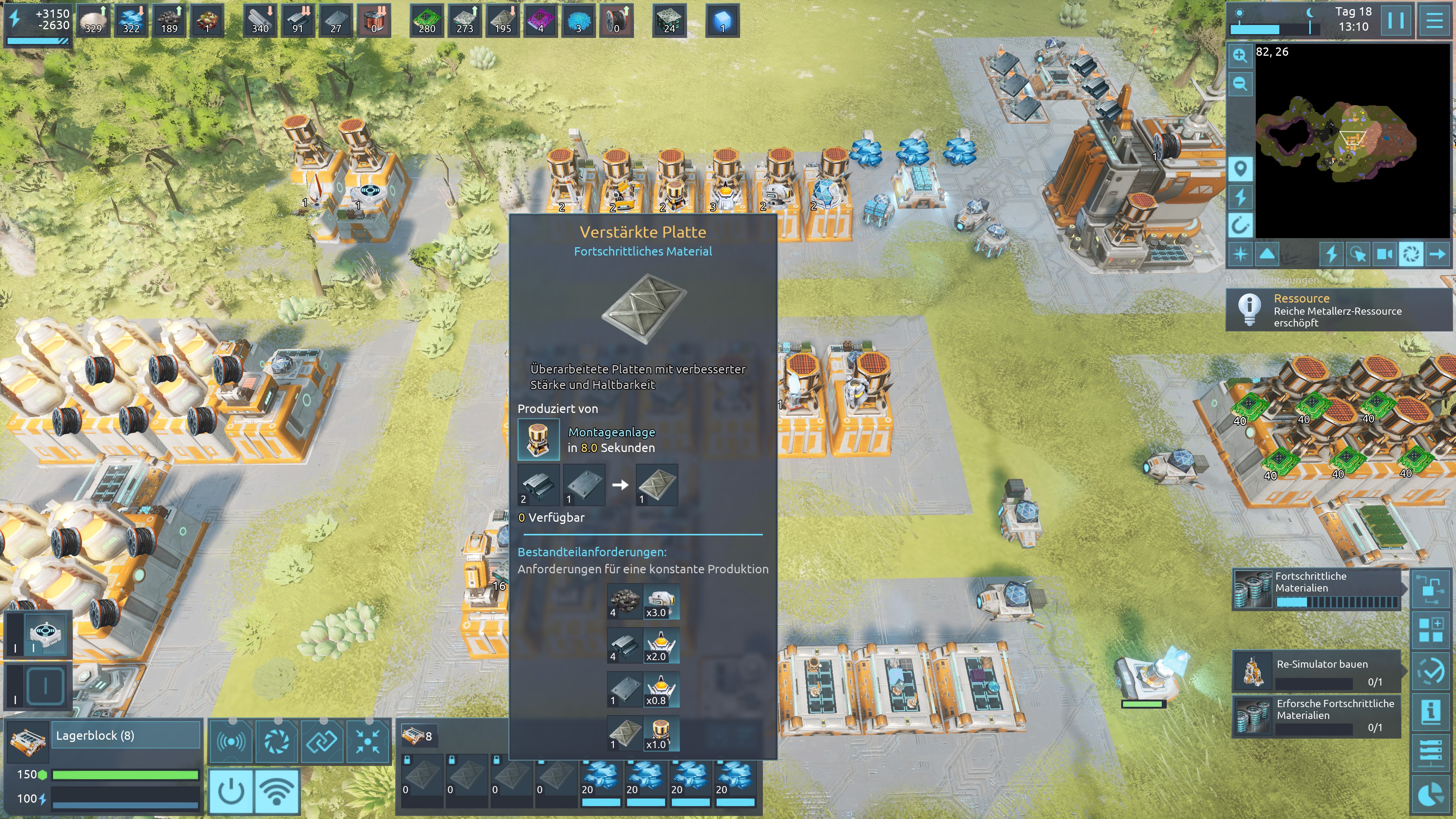Toggle the magnet filter beside the minimap

[1240, 226]
